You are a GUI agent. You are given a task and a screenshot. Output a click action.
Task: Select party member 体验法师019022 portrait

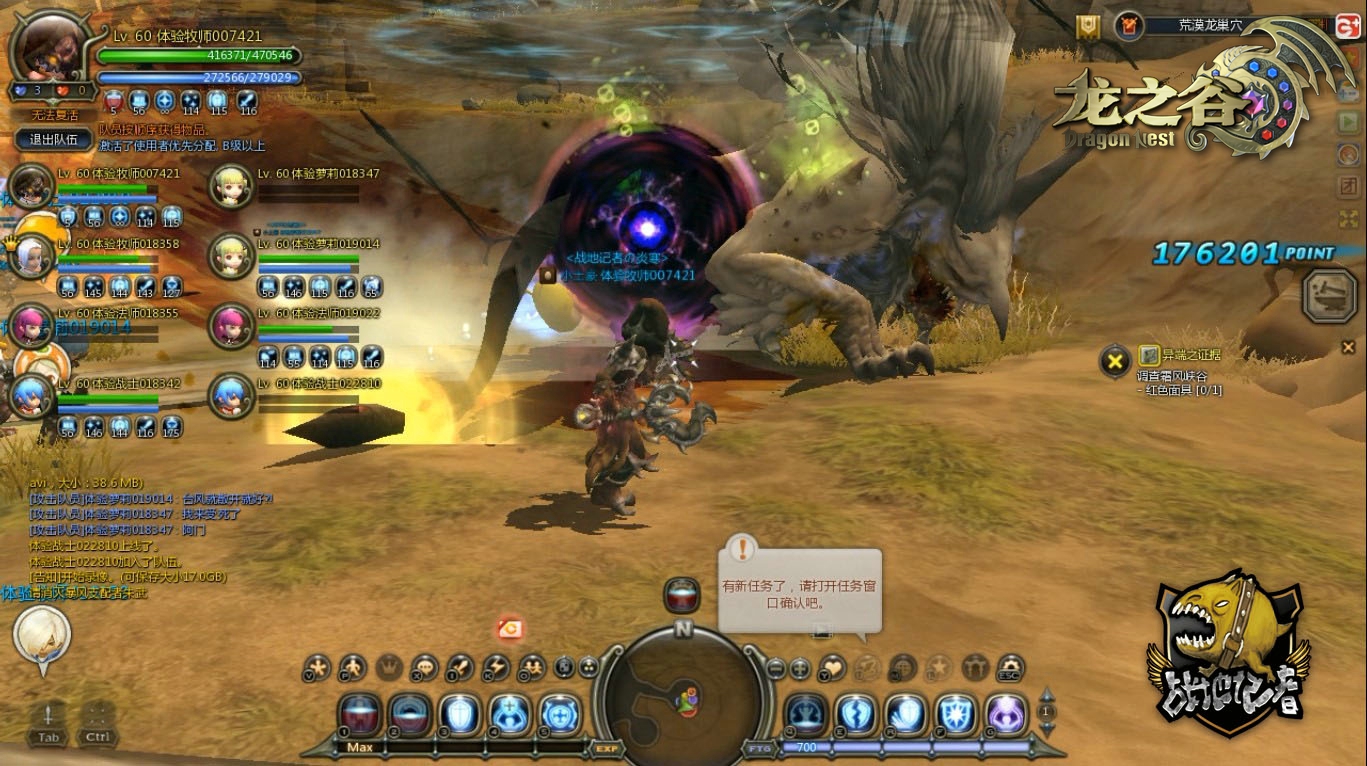pyautogui.click(x=232, y=326)
